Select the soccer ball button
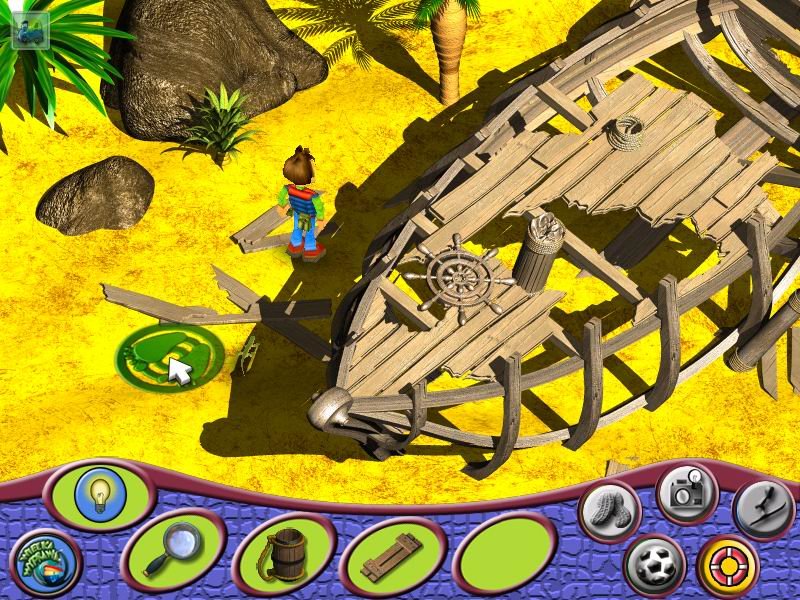This screenshot has width=800, height=600. (x=655, y=563)
